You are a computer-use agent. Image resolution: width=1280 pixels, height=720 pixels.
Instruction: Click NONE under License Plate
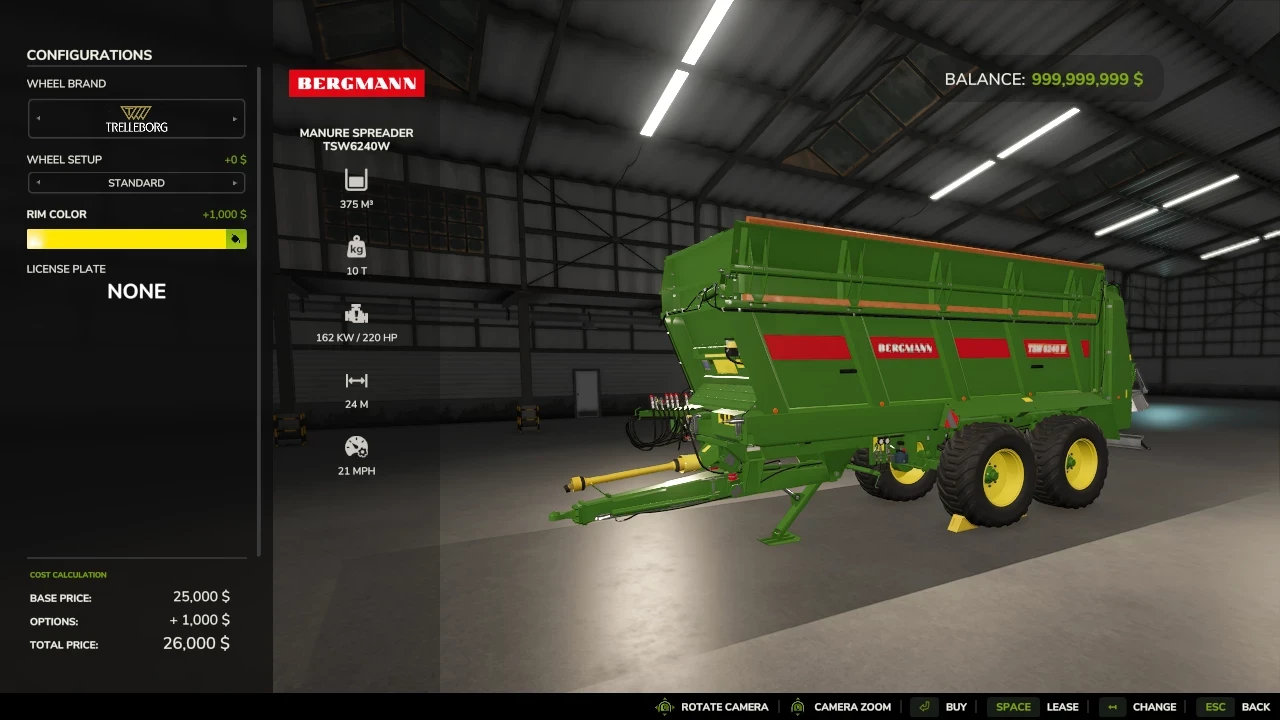(136, 291)
